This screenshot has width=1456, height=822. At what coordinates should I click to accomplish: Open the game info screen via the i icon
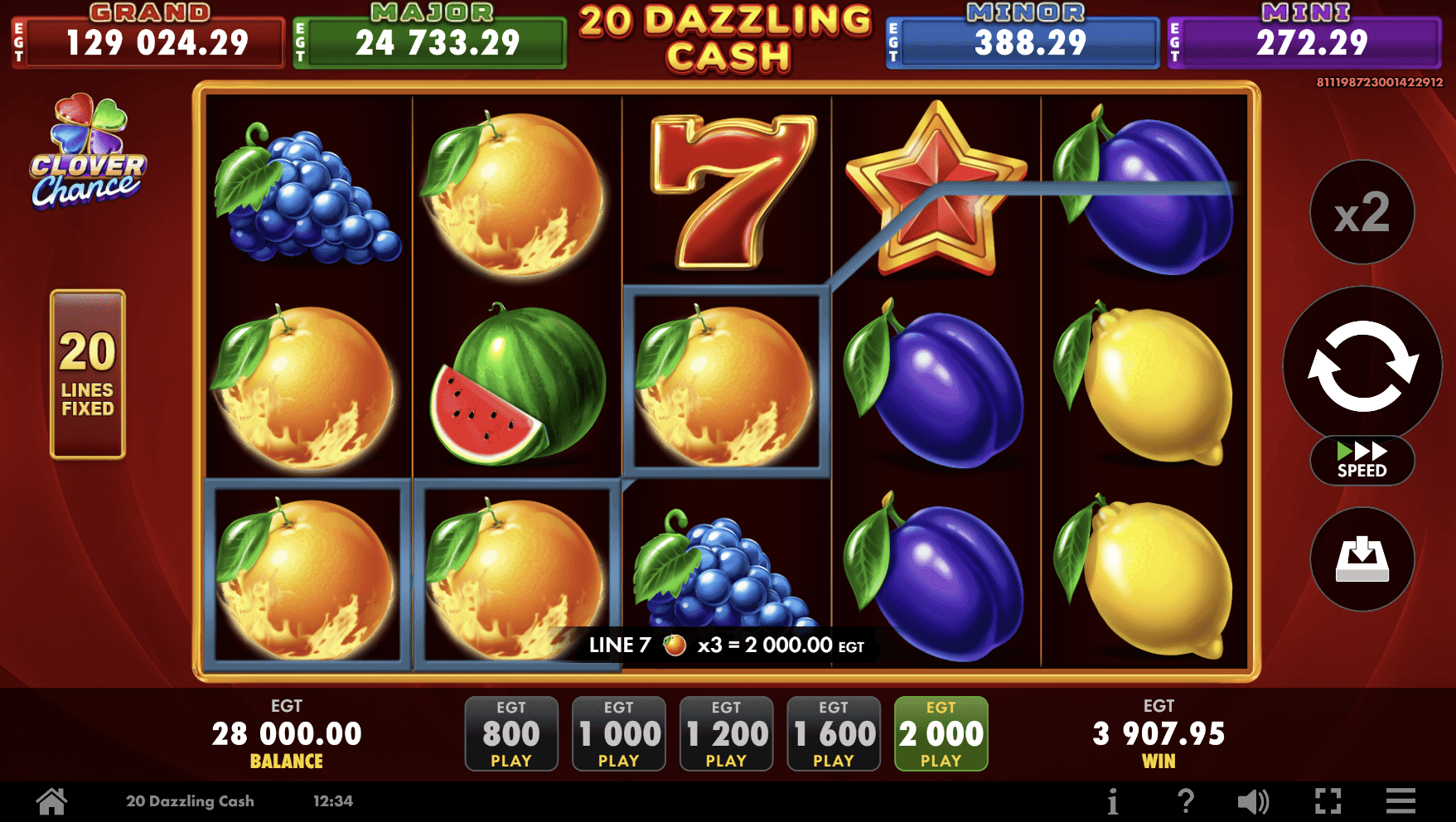click(x=1113, y=800)
